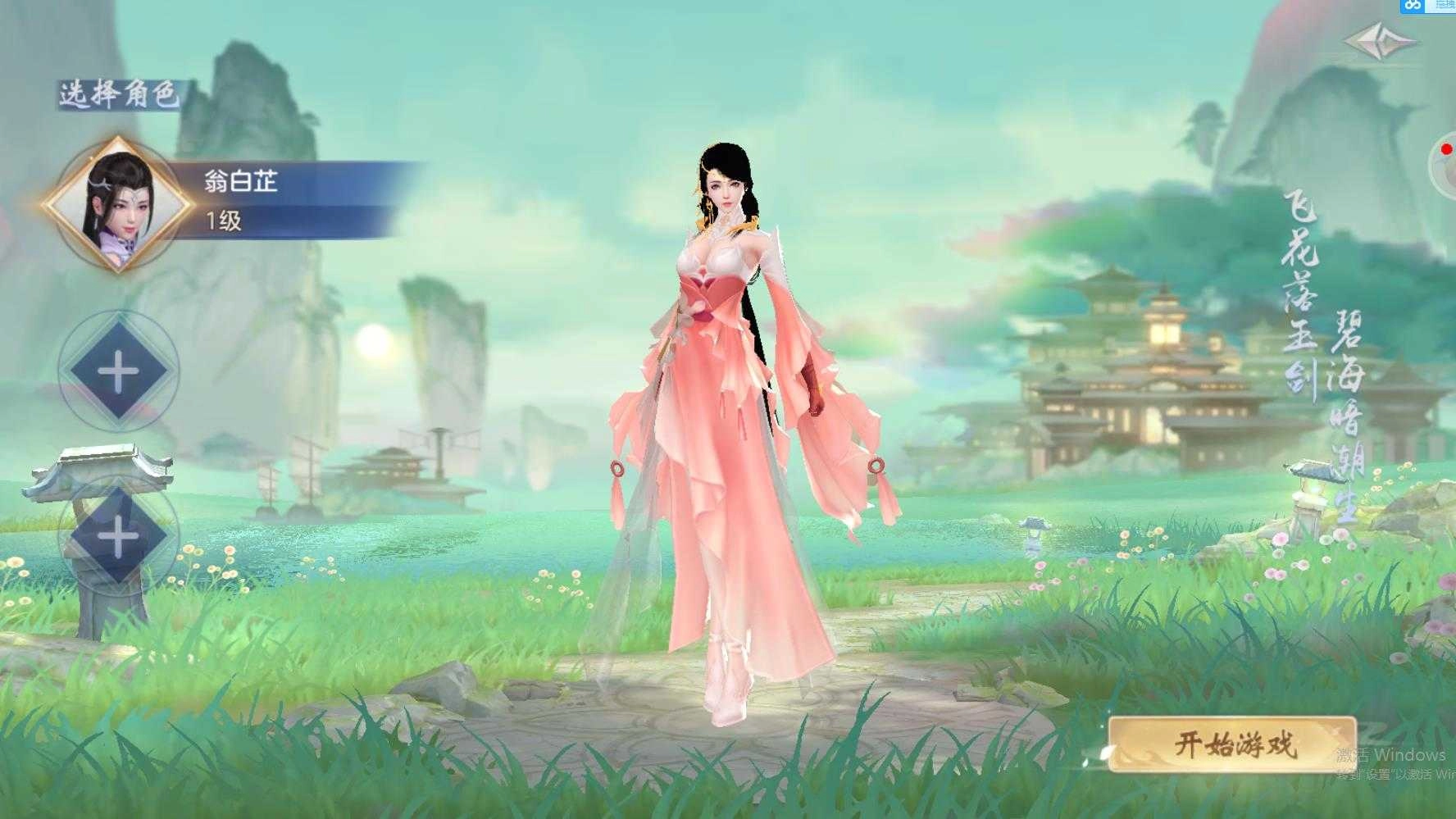
Task: Tap the red recording dot on the right edge
Action: (1446, 151)
